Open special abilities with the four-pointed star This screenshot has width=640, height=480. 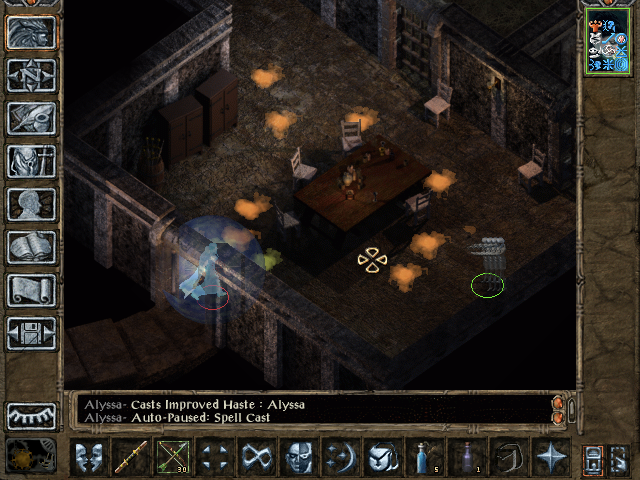(551, 458)
